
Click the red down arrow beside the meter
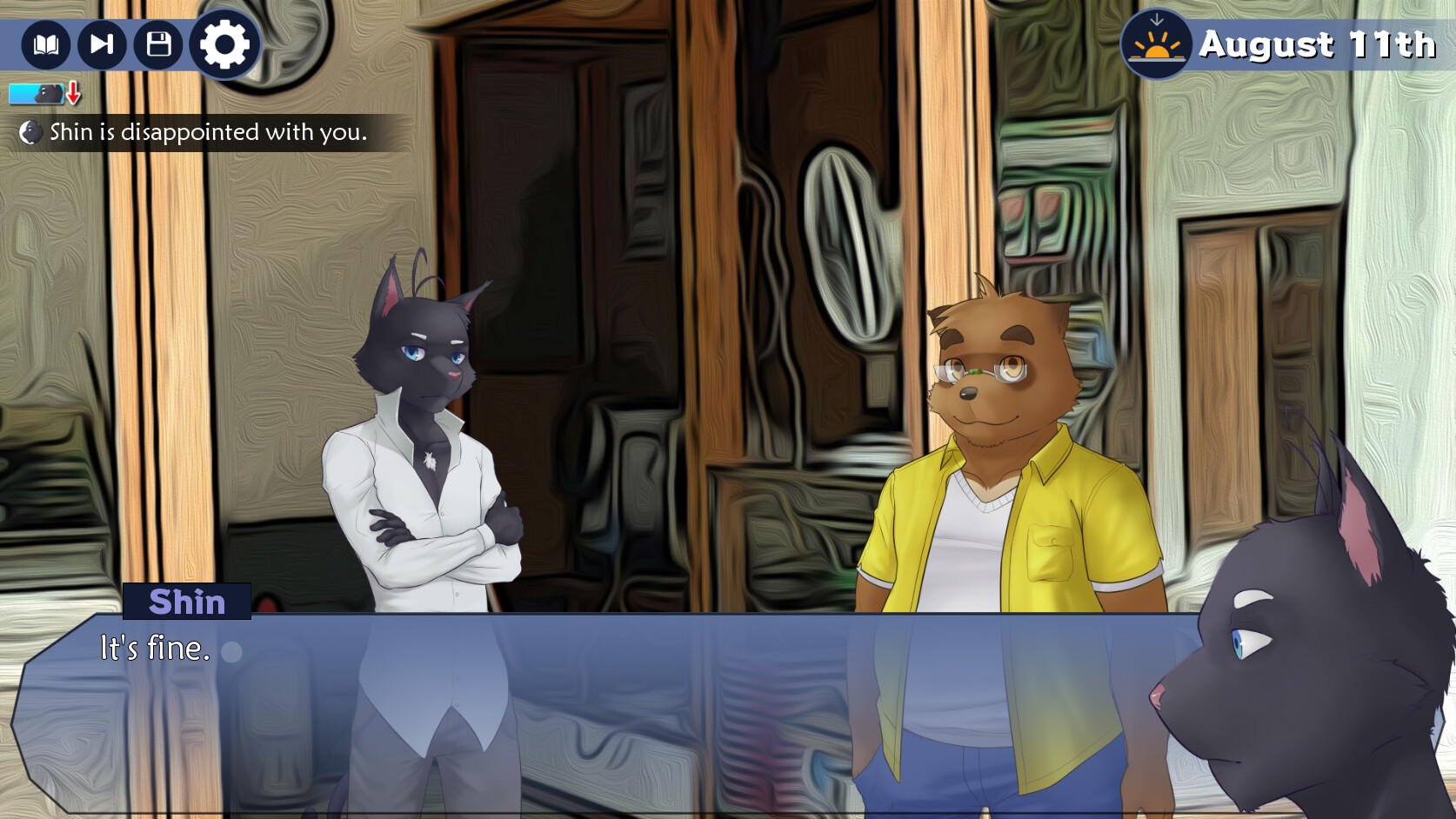tap(72, 93)
